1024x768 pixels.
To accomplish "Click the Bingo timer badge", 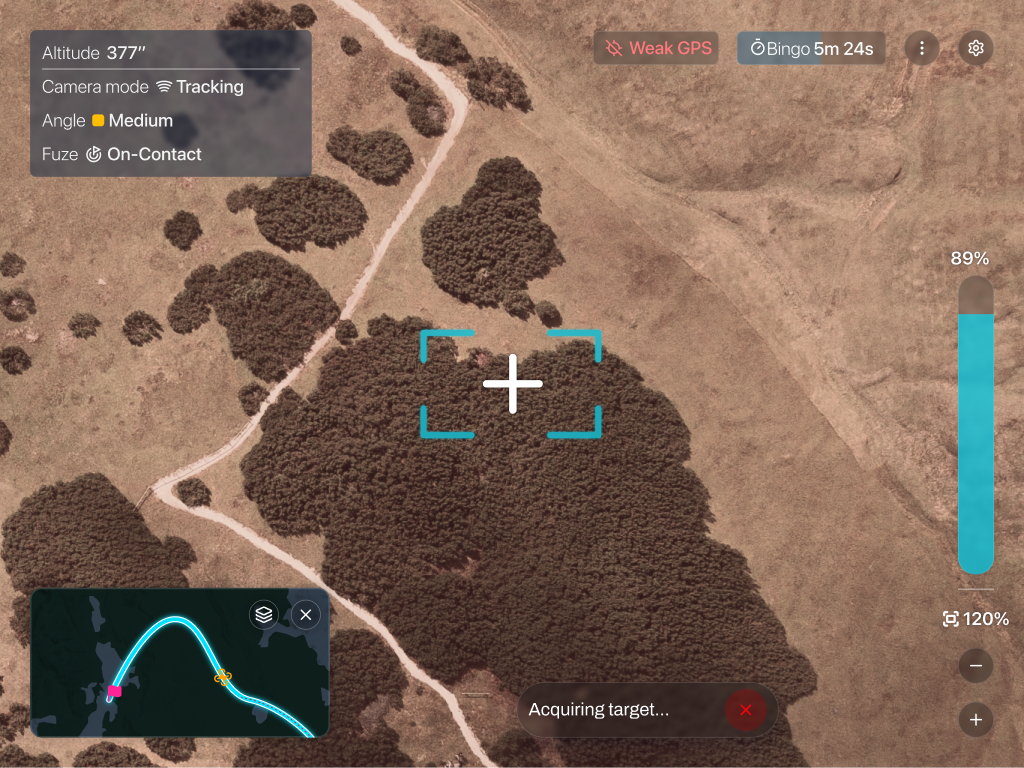I will 811,48.
